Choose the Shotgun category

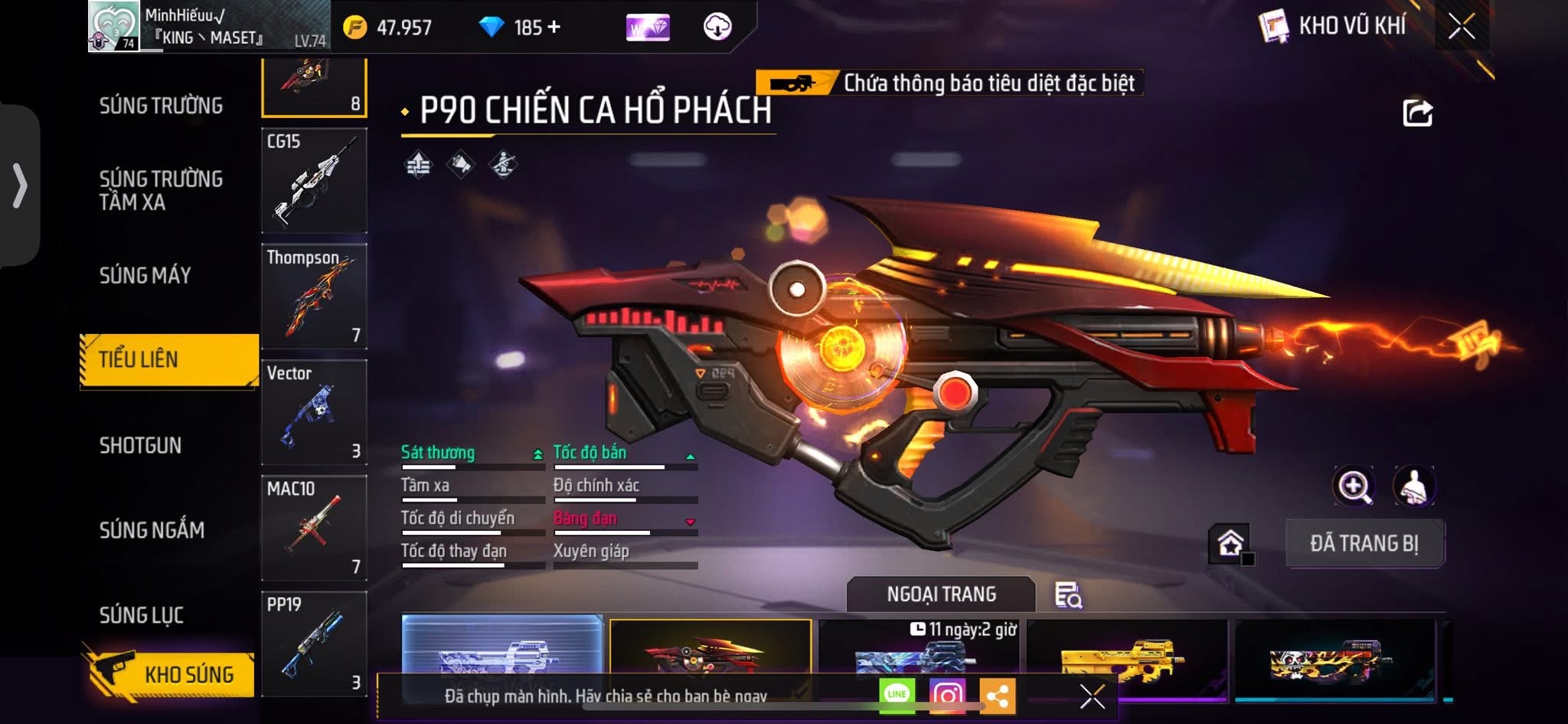(140, 445)
